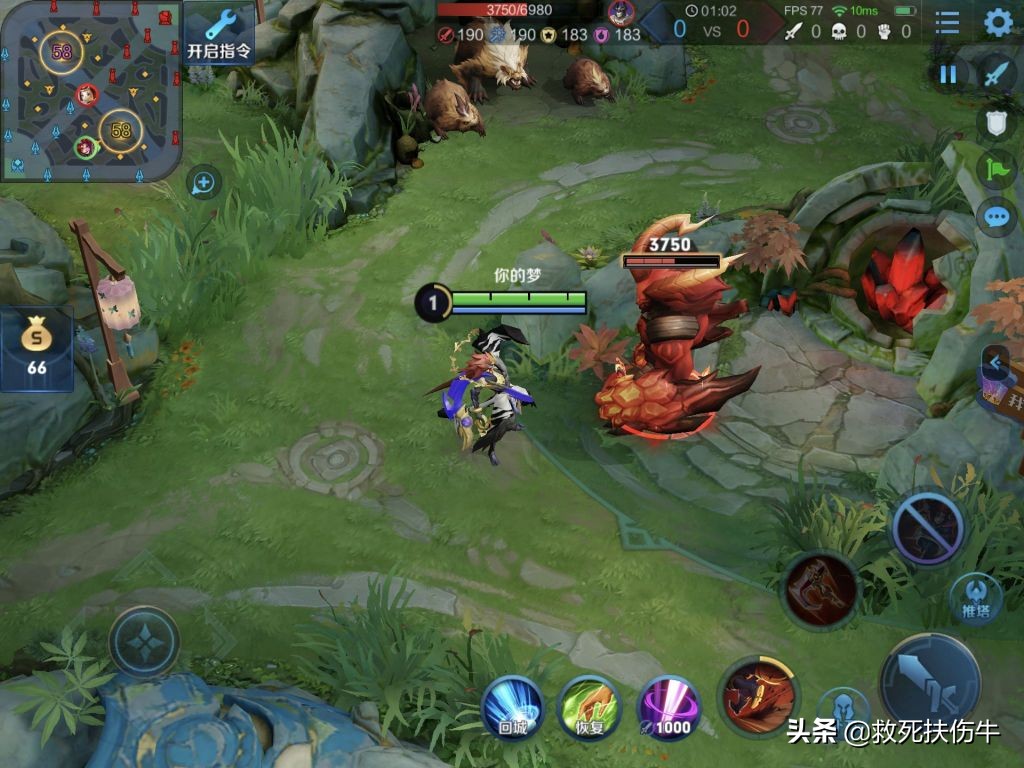Click the green flag signal icon
The height and width of the screenshot is (768, 1024).
coord(996,169)
